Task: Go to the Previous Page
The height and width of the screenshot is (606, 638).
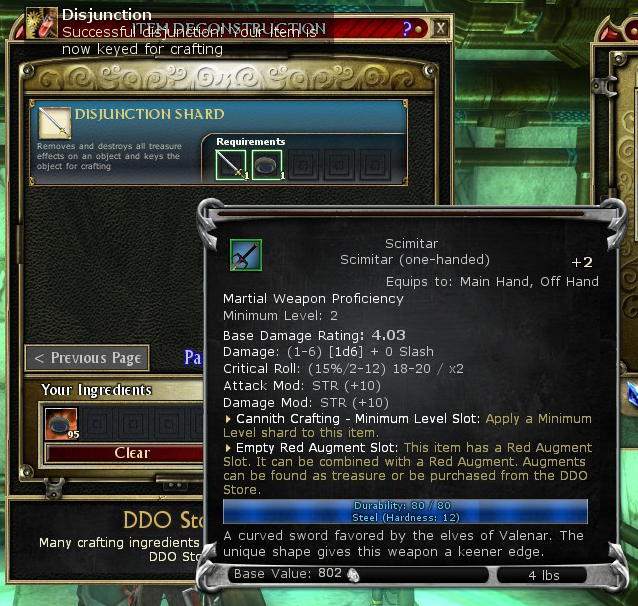Action: (87, 358)
